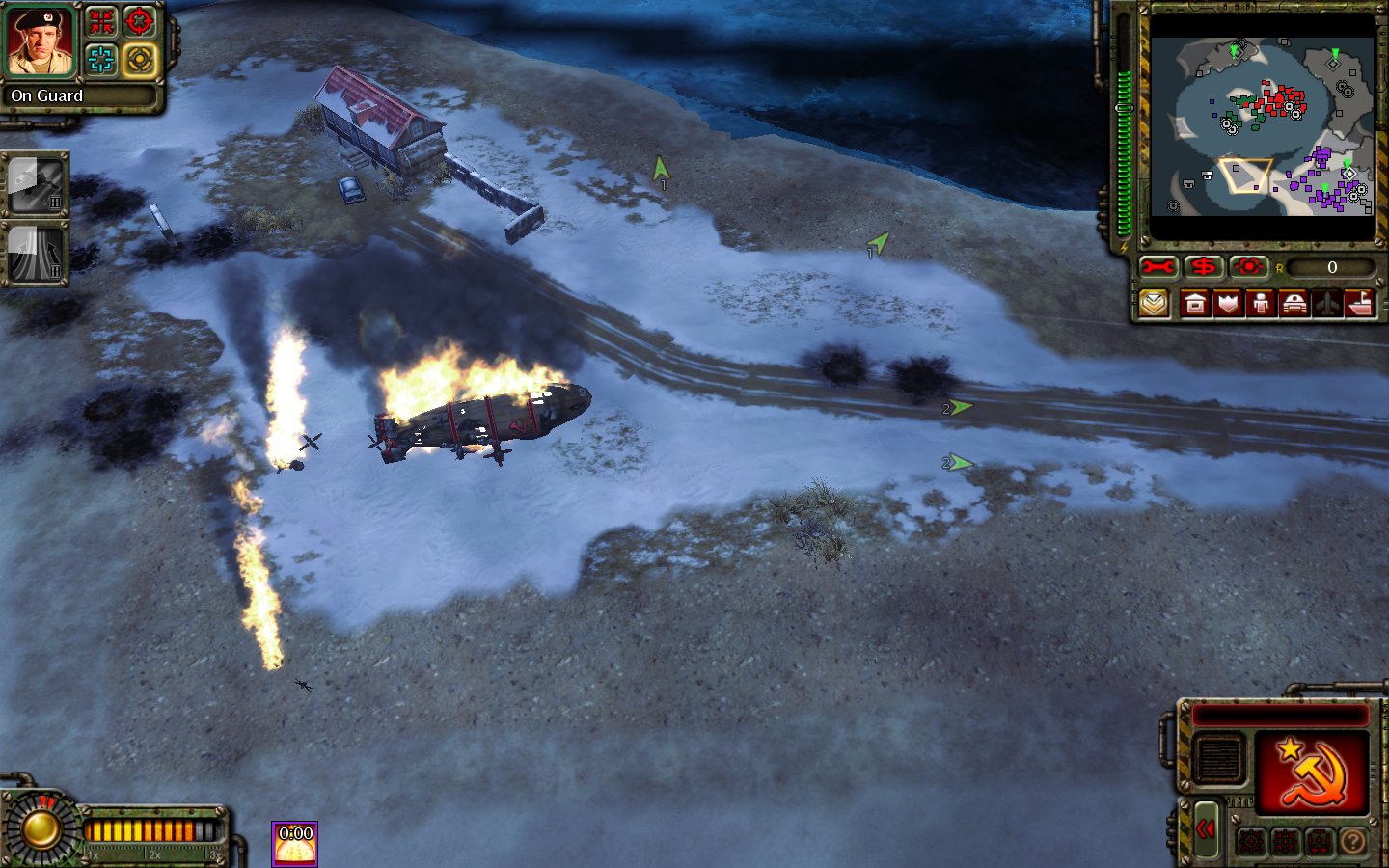This screenshot has width=1389, height=868.
Task: Click the hammer and sickle faction emblem
Action: click(1310, 772)
